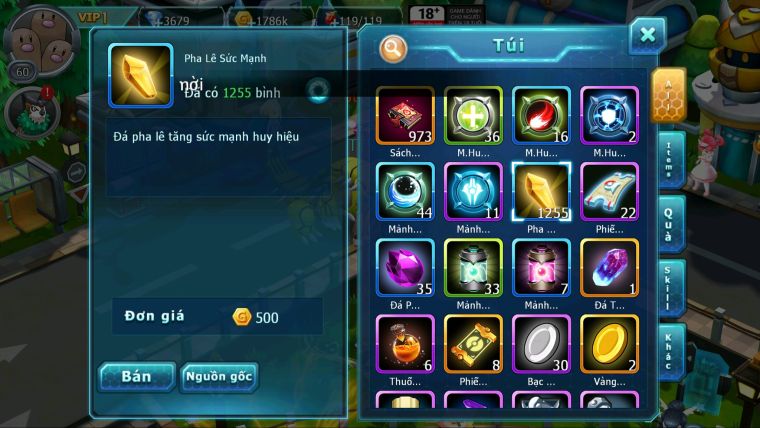Viewport: 760px width, 428px height.
Task: Select the green cross badge slot
Action: pos(473,115)
